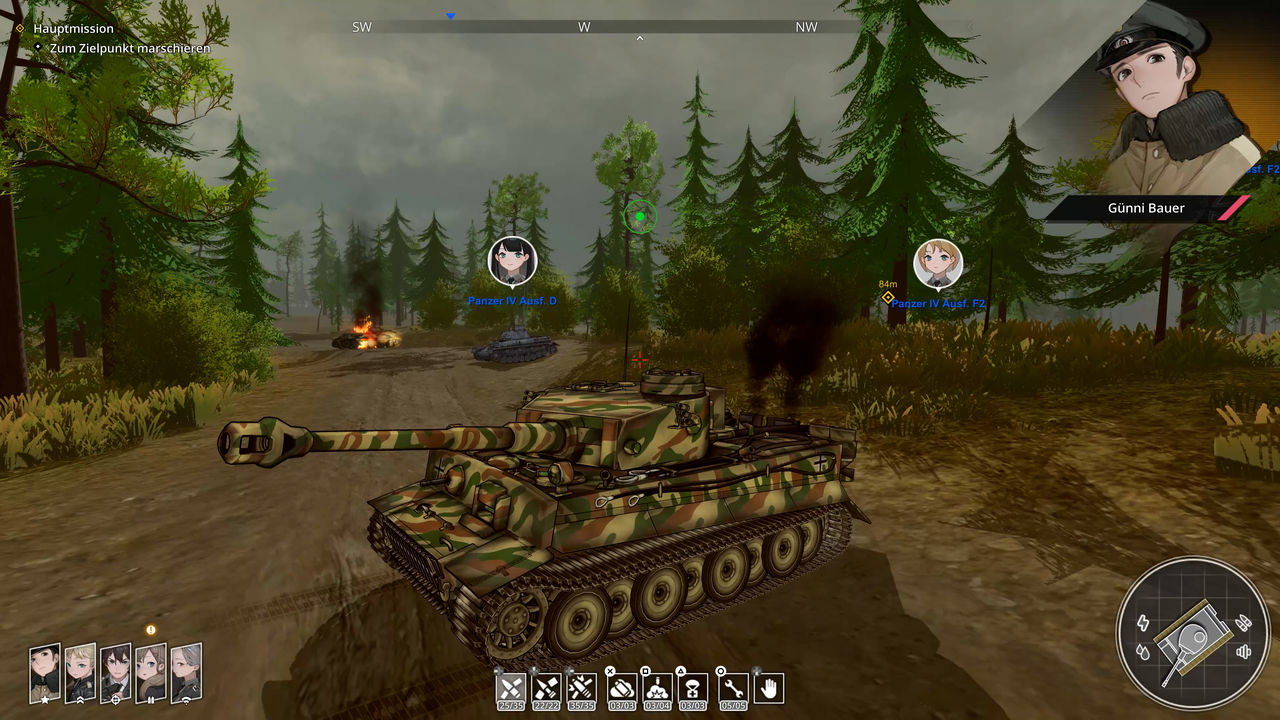Image resolution: width=1280 pixels, height=720 pixels.
Task: Call the airstrike explosion ability
Action: (x=657, y=688)
